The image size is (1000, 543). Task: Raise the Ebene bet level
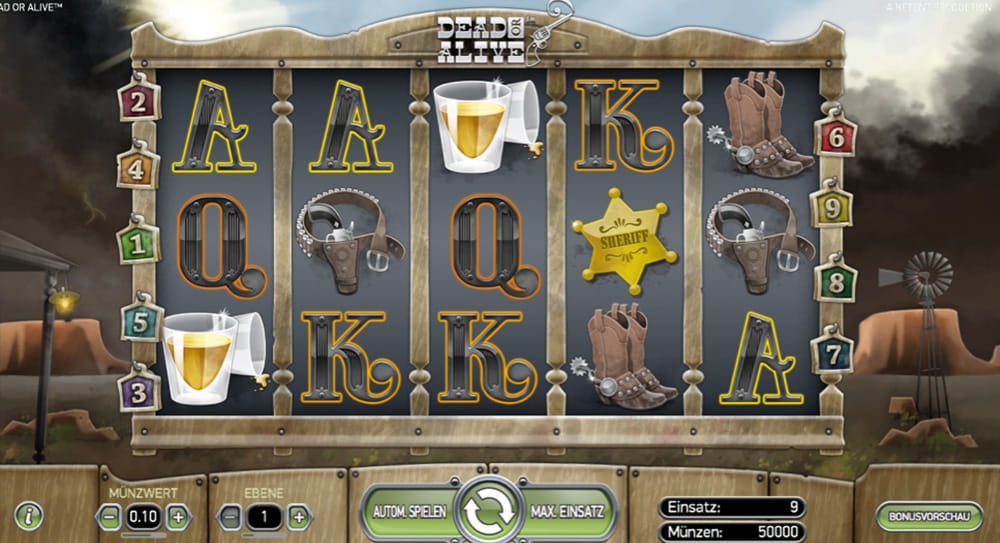pos(298,517)
